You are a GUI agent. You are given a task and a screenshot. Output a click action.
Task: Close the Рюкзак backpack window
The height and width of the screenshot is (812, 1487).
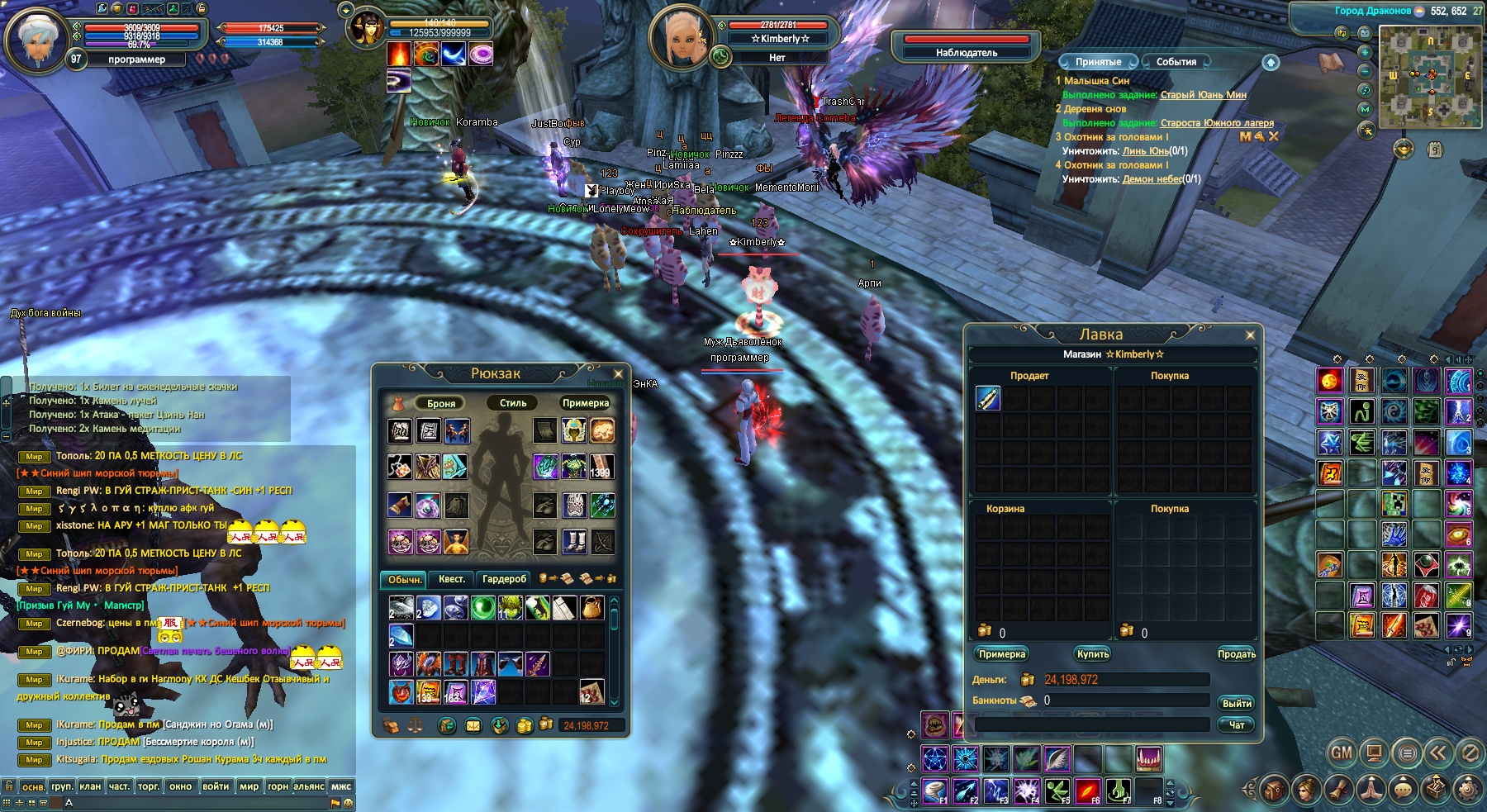pyautogui.click(x=618, y=374)
